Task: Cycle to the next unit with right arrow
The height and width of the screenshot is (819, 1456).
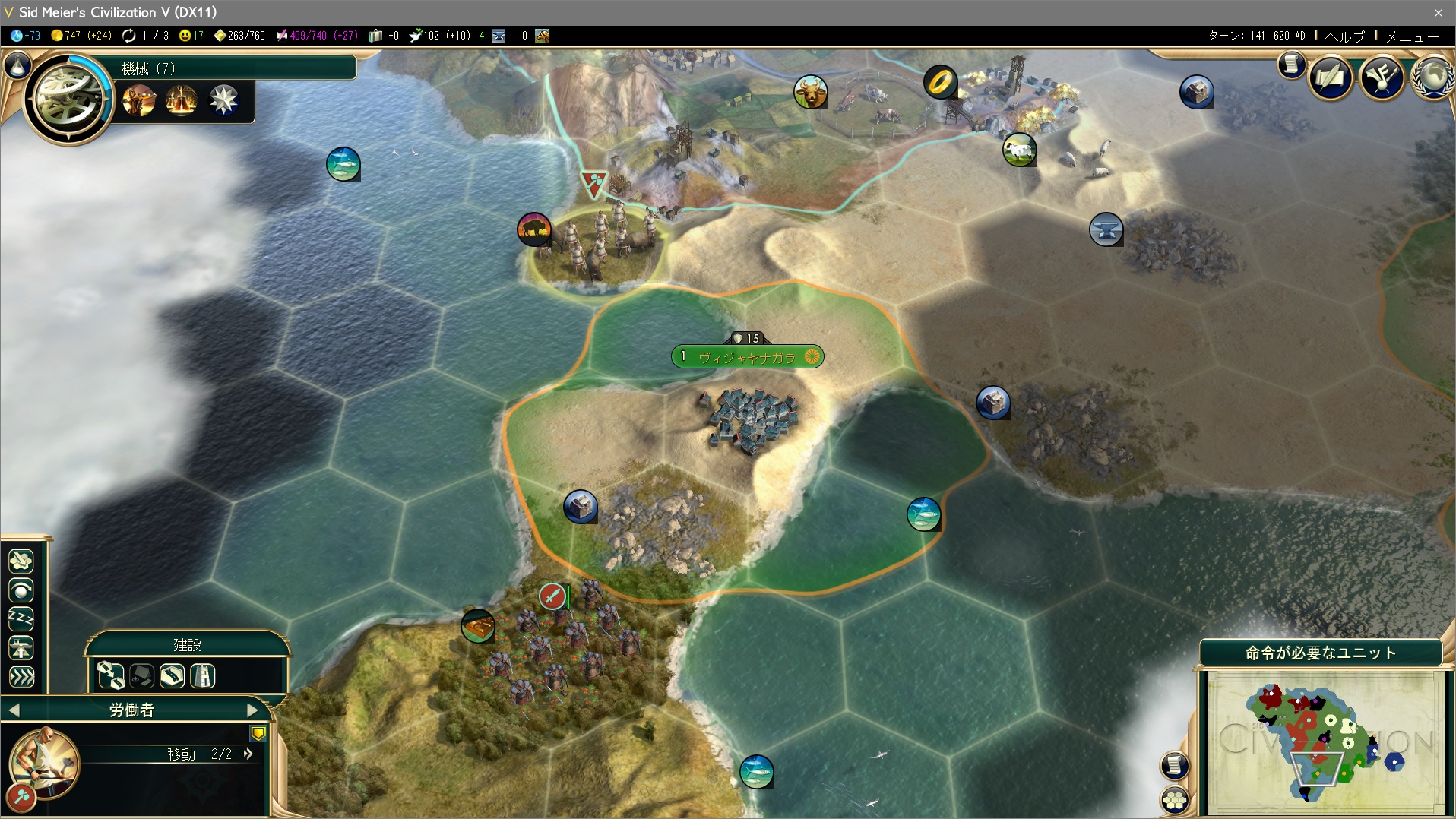Action: [253, 710]
